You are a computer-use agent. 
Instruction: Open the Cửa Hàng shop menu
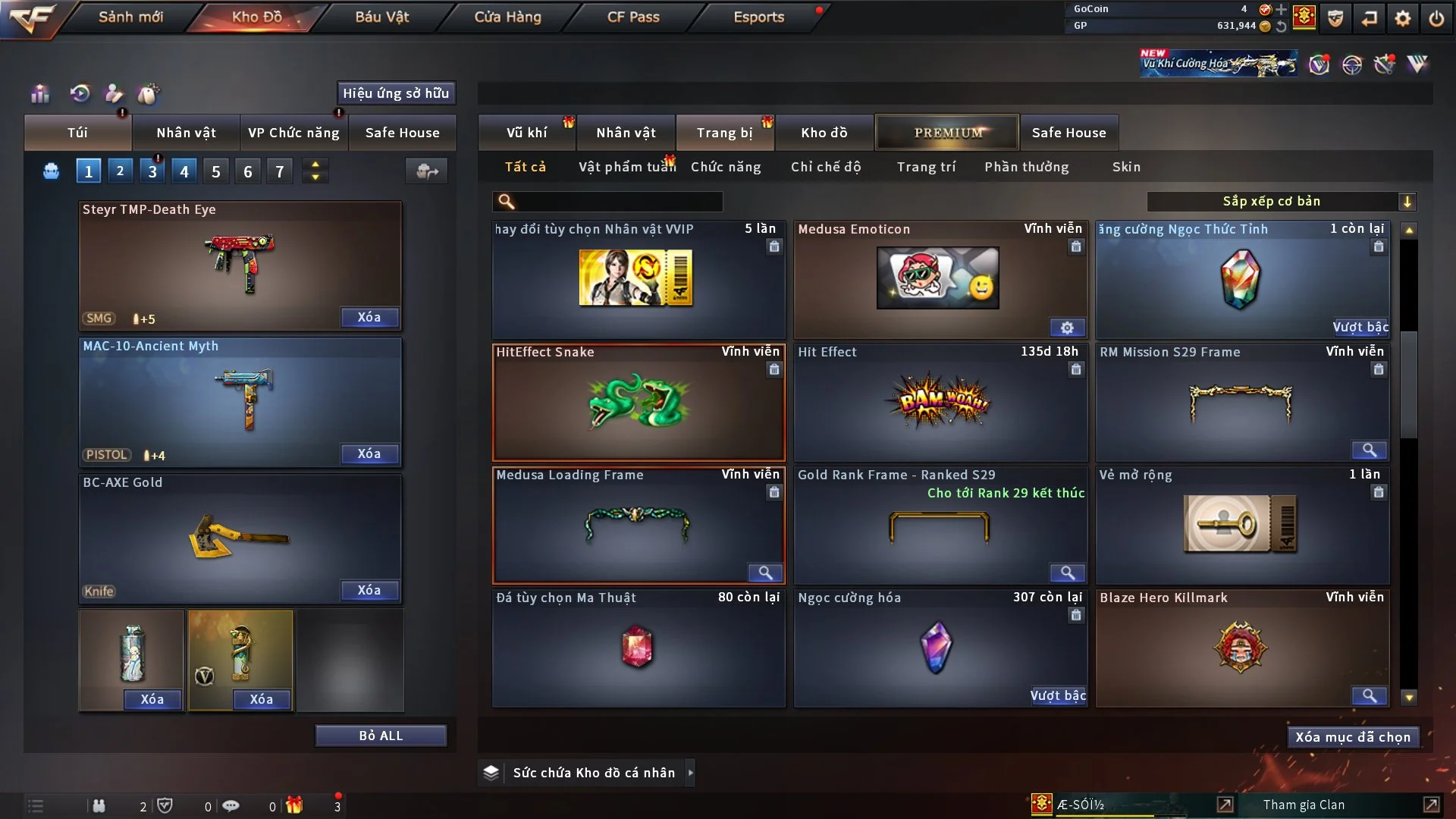point(507,17)
